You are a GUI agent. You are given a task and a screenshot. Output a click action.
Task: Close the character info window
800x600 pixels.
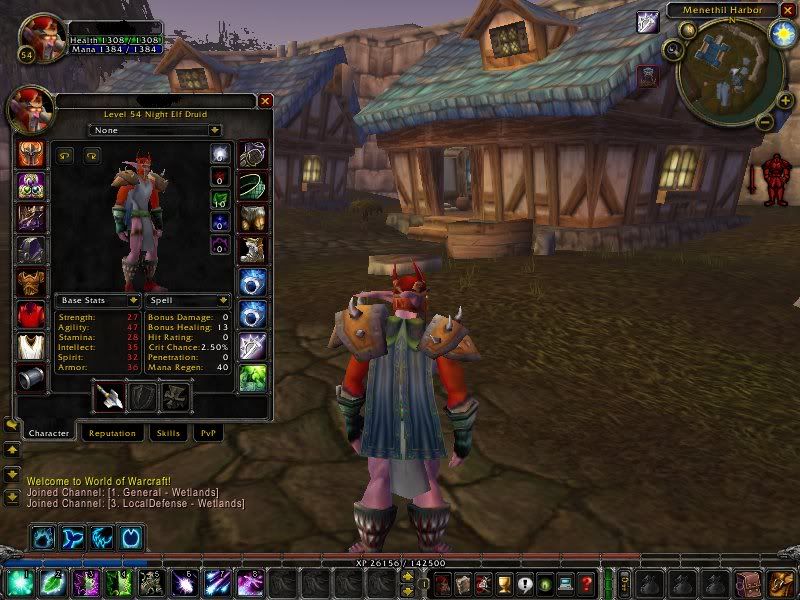[265, 101]
